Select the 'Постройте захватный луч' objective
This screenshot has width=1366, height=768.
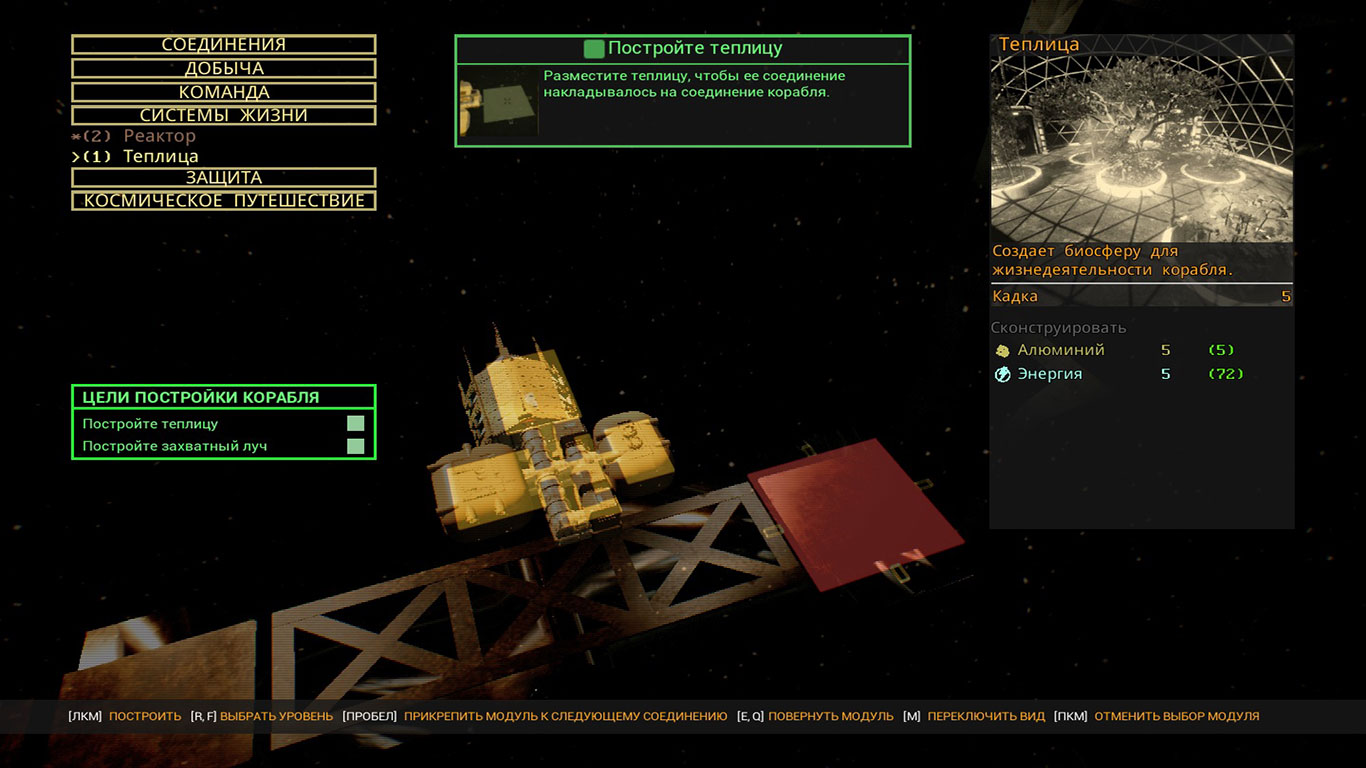coord(223,446)
